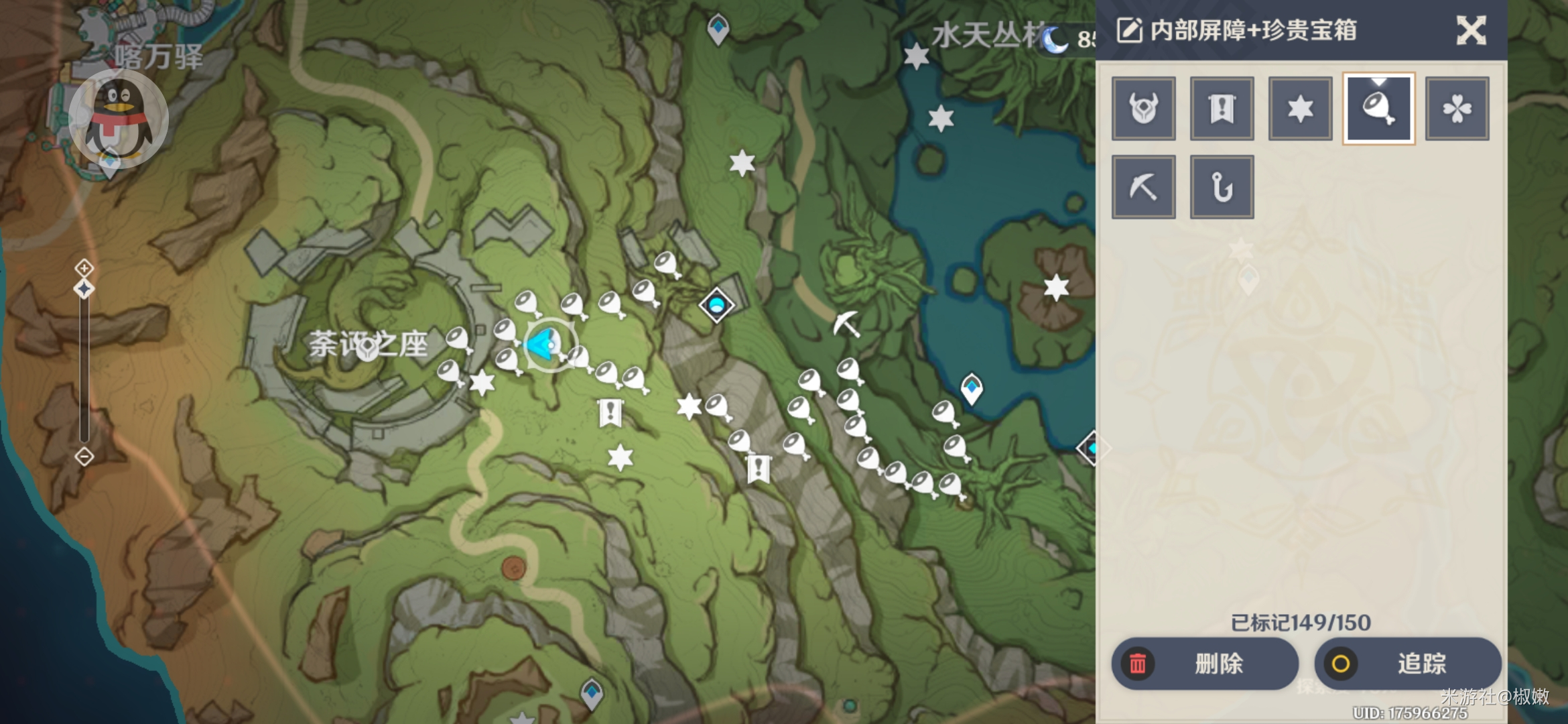Choose the horned monster marker icon
1568x724 pixels.
point(1143,109)
